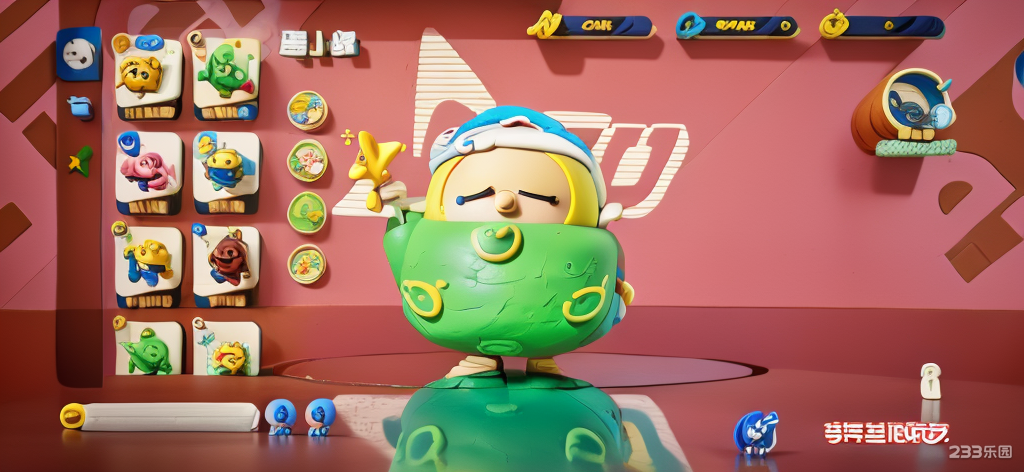Select the pink swirl creature card
This screenshot has width=1024, height=472.
[148, 170]
